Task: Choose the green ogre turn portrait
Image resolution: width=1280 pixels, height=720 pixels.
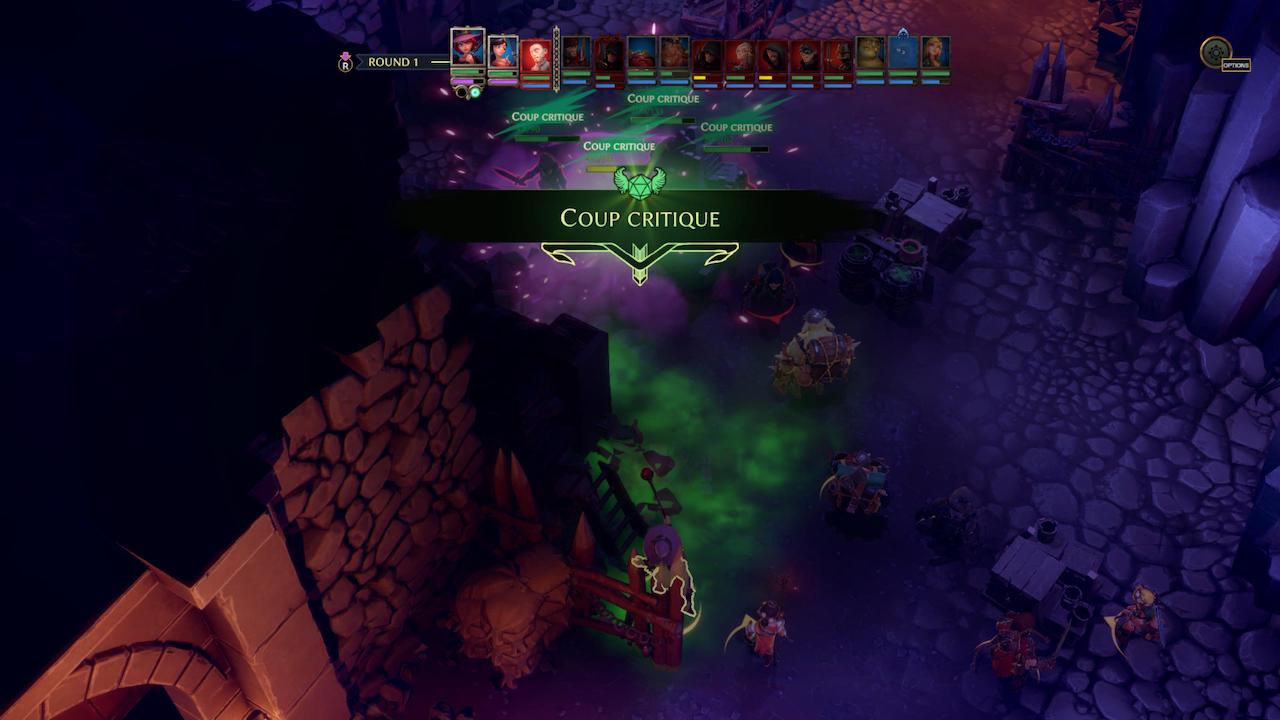Action: tap(870, 54)
